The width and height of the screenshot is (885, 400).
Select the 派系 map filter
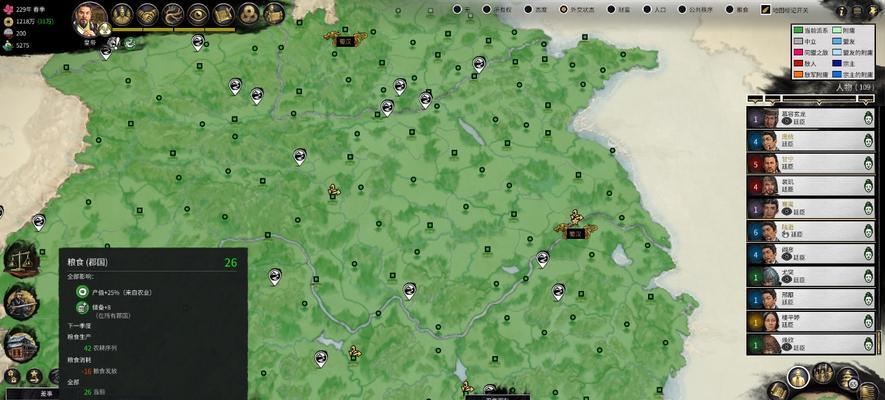click(528, 9)
